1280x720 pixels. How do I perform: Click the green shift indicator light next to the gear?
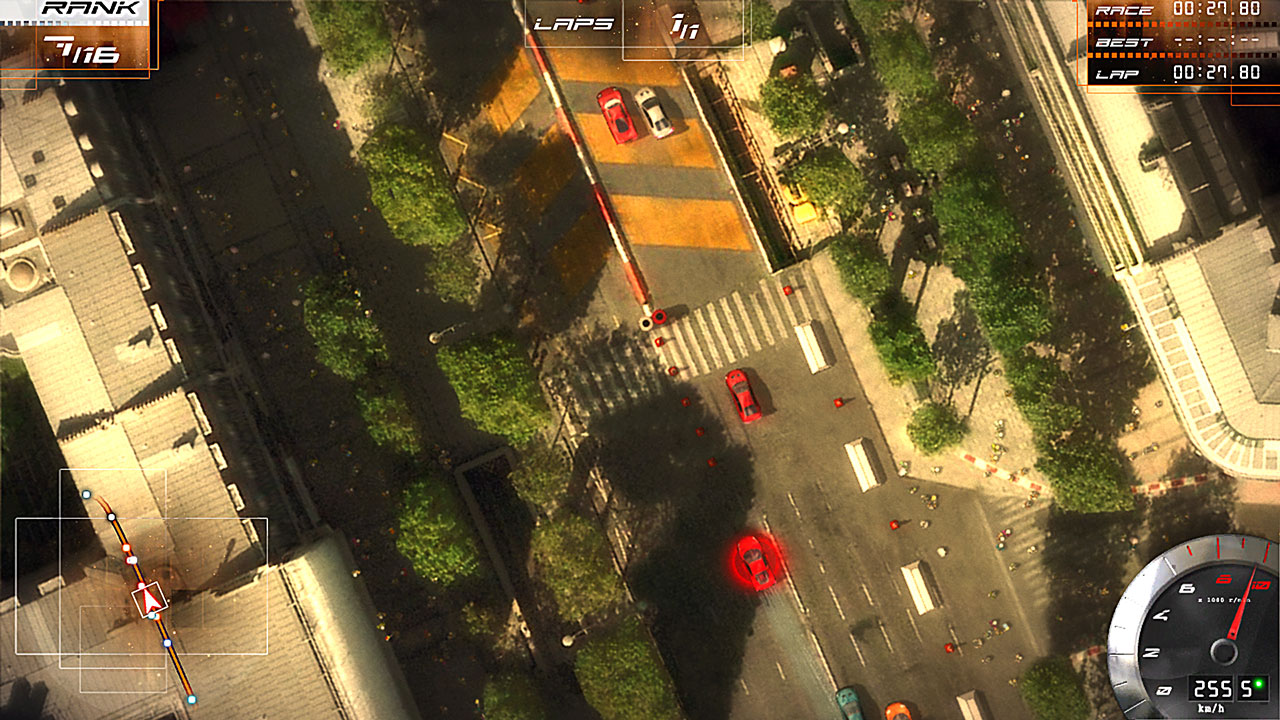point(1258,684)
